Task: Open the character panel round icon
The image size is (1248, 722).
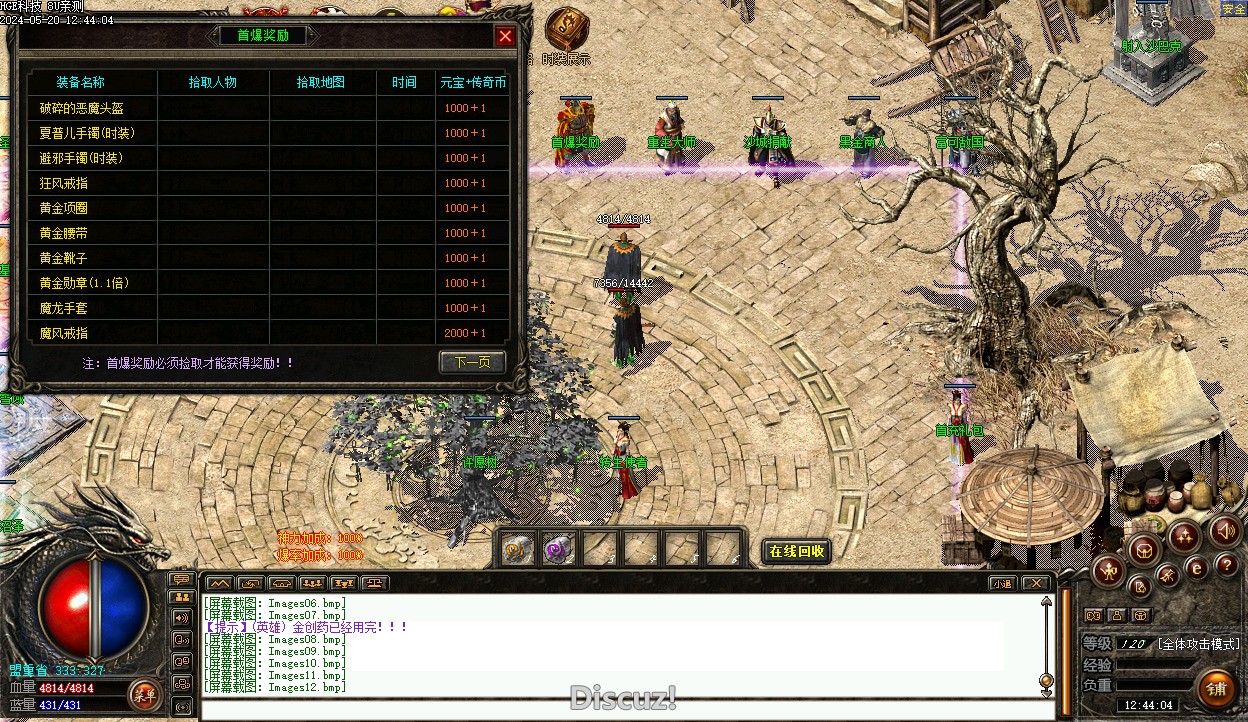Action: tap(1108, 572)
